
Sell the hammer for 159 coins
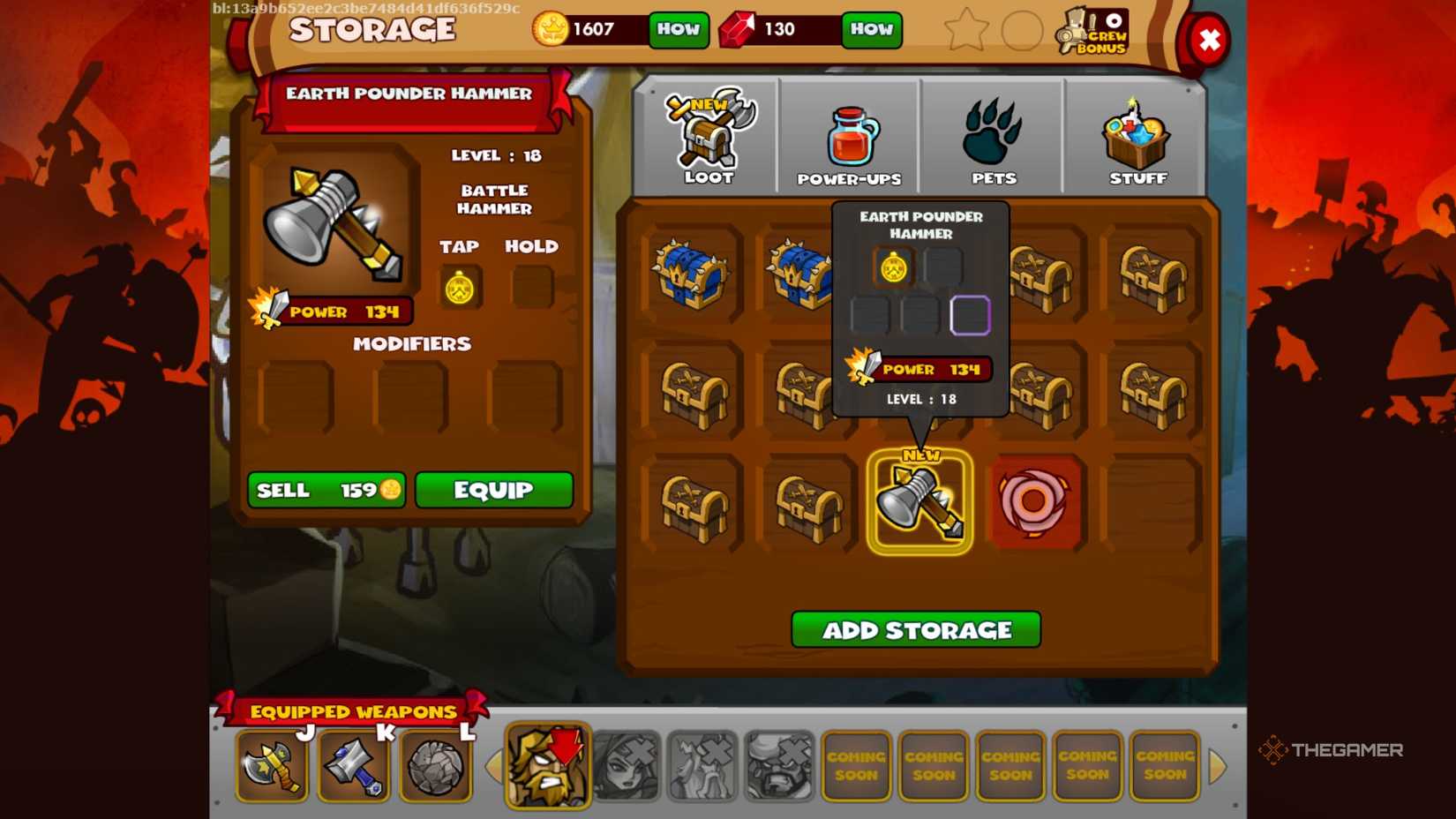325,491
